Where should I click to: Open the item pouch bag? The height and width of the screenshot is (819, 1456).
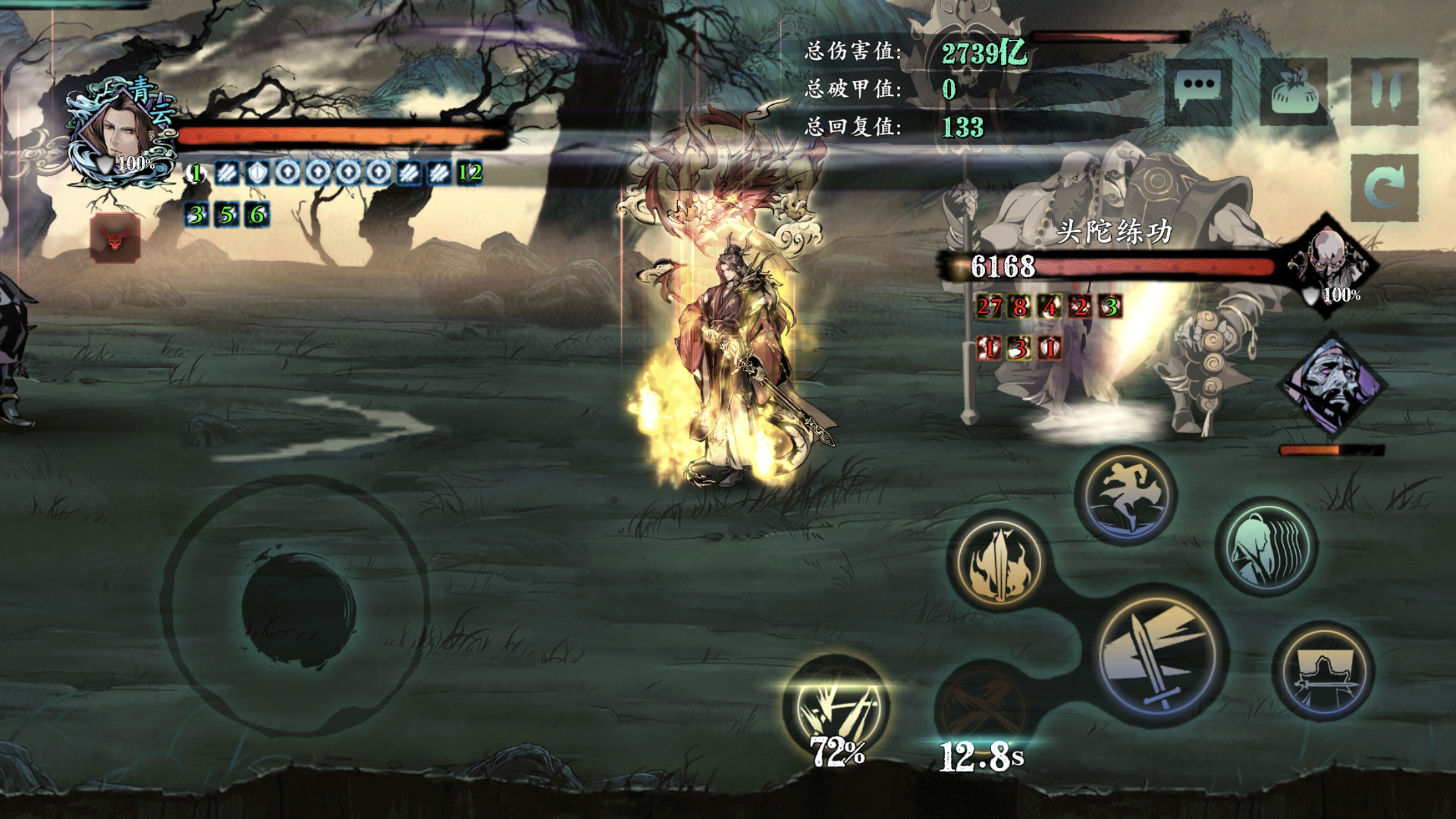tap(1293, 92)
